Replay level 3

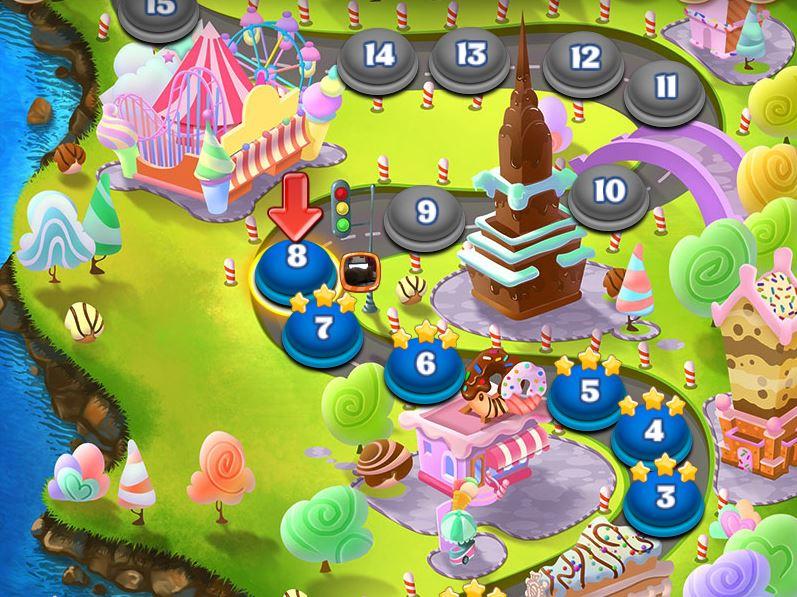click(x=665, y=496)
